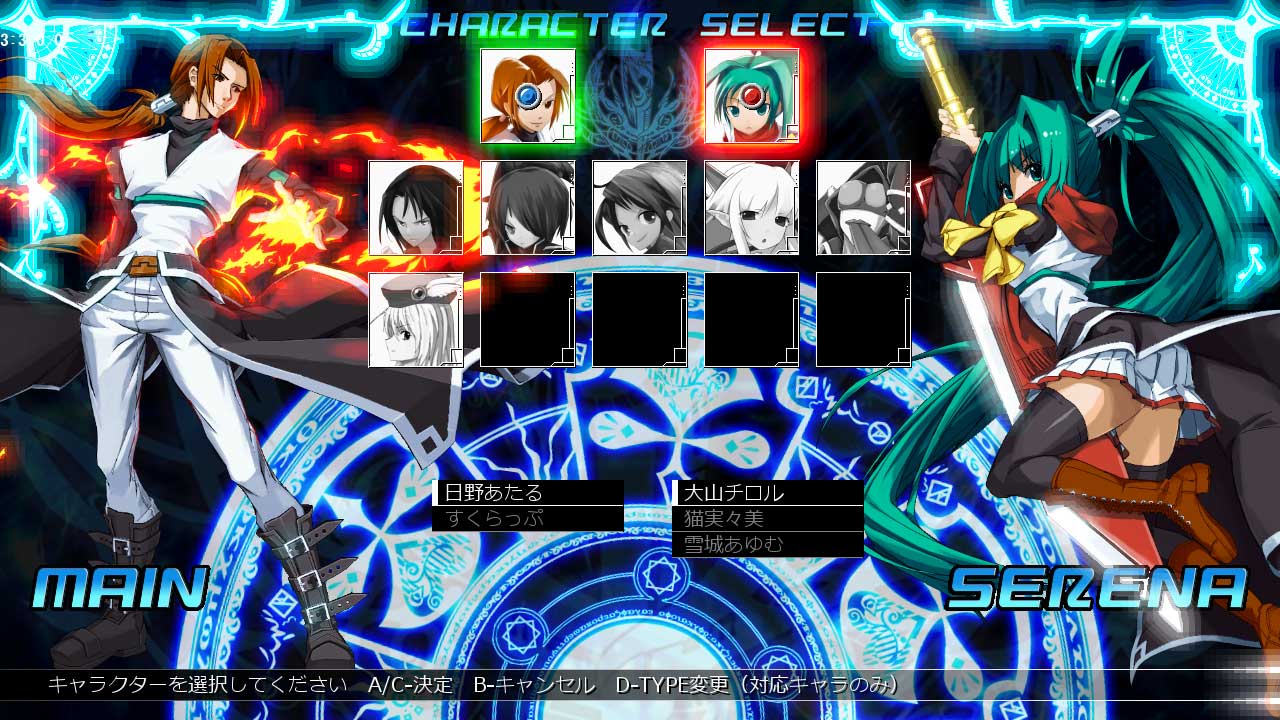Pick the 雪城あゆむ type entry
1280x720 pixels.
[x=768, y=544]
